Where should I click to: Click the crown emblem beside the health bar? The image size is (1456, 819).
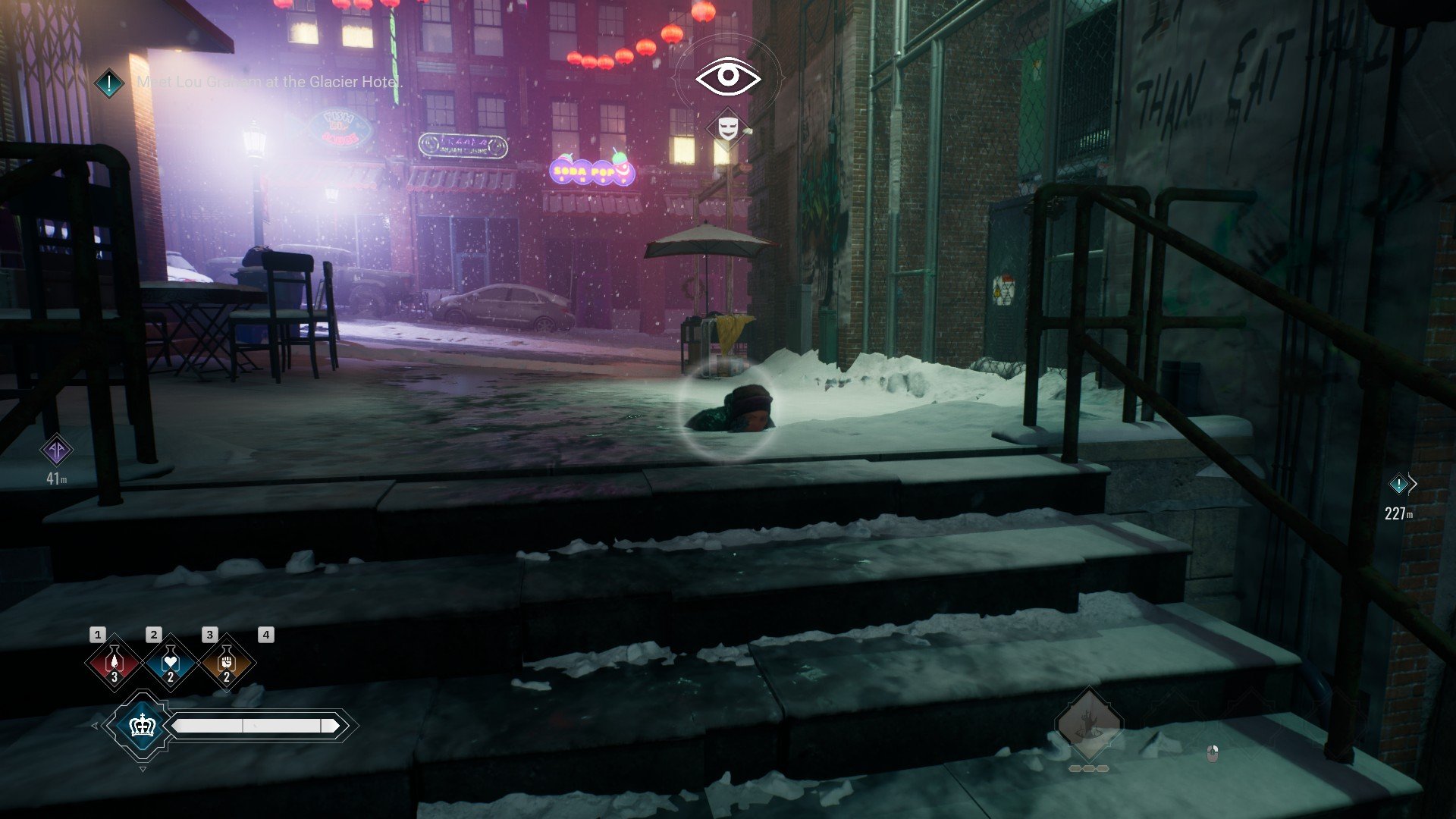pos(142,726)
